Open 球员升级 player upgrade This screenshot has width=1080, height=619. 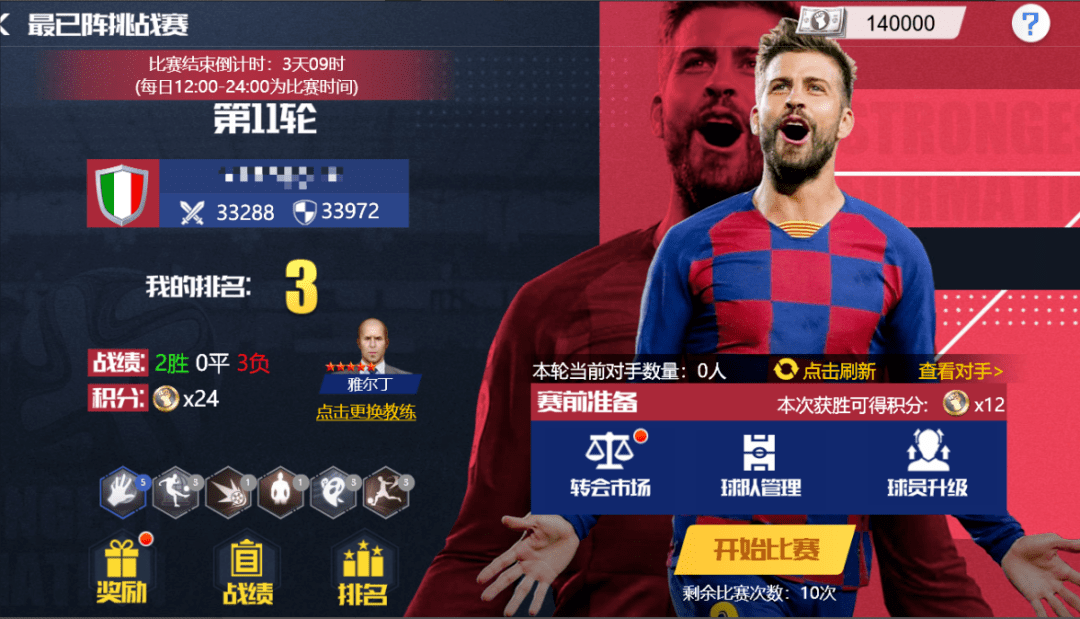point(927,465)
